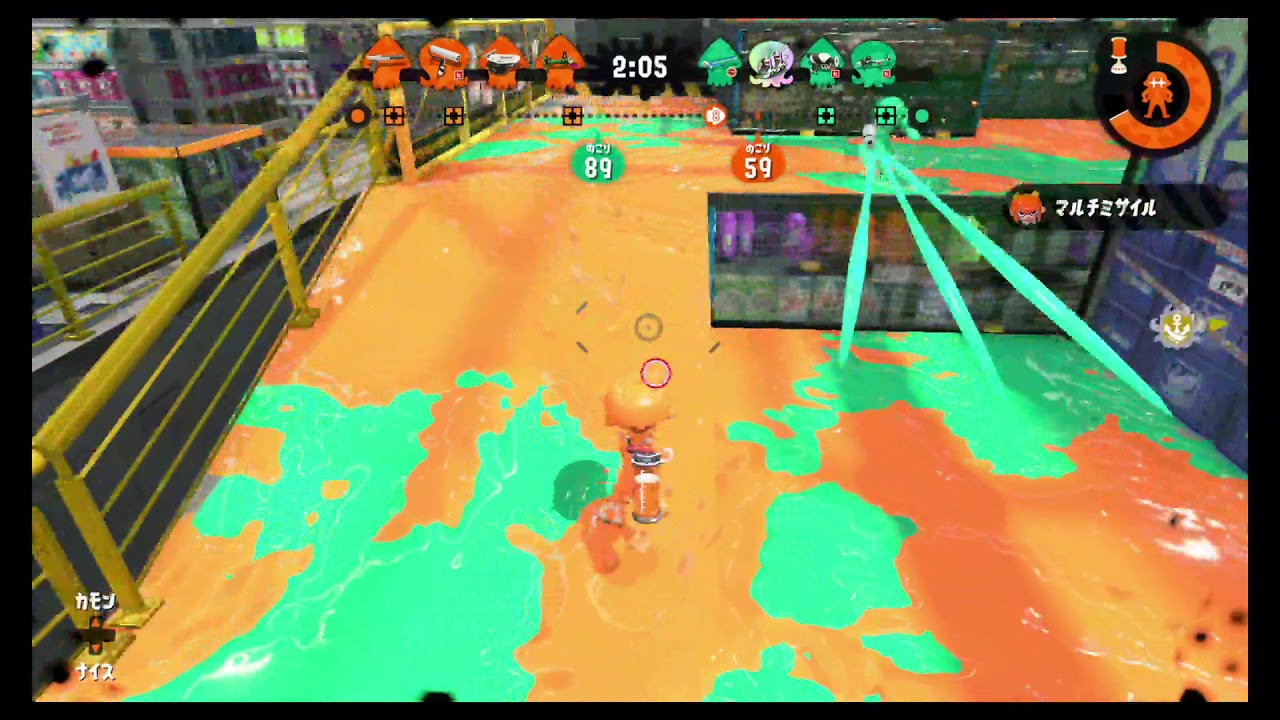1280x720 pixels.
Task: Click the green 89 score counter
Action: coord(598,163)
